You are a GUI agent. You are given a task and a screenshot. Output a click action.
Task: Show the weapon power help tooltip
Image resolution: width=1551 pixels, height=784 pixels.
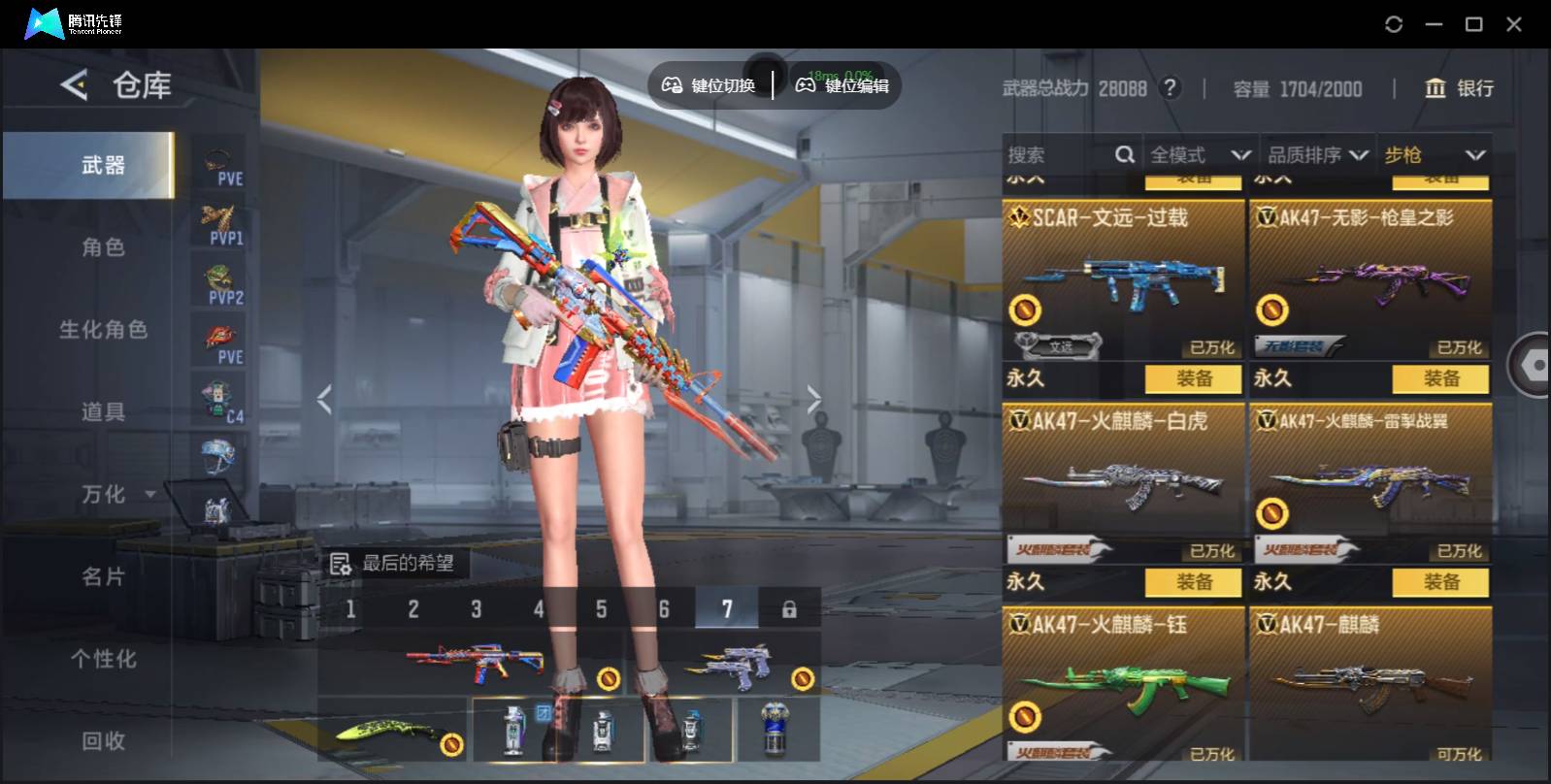(1171, 88)
